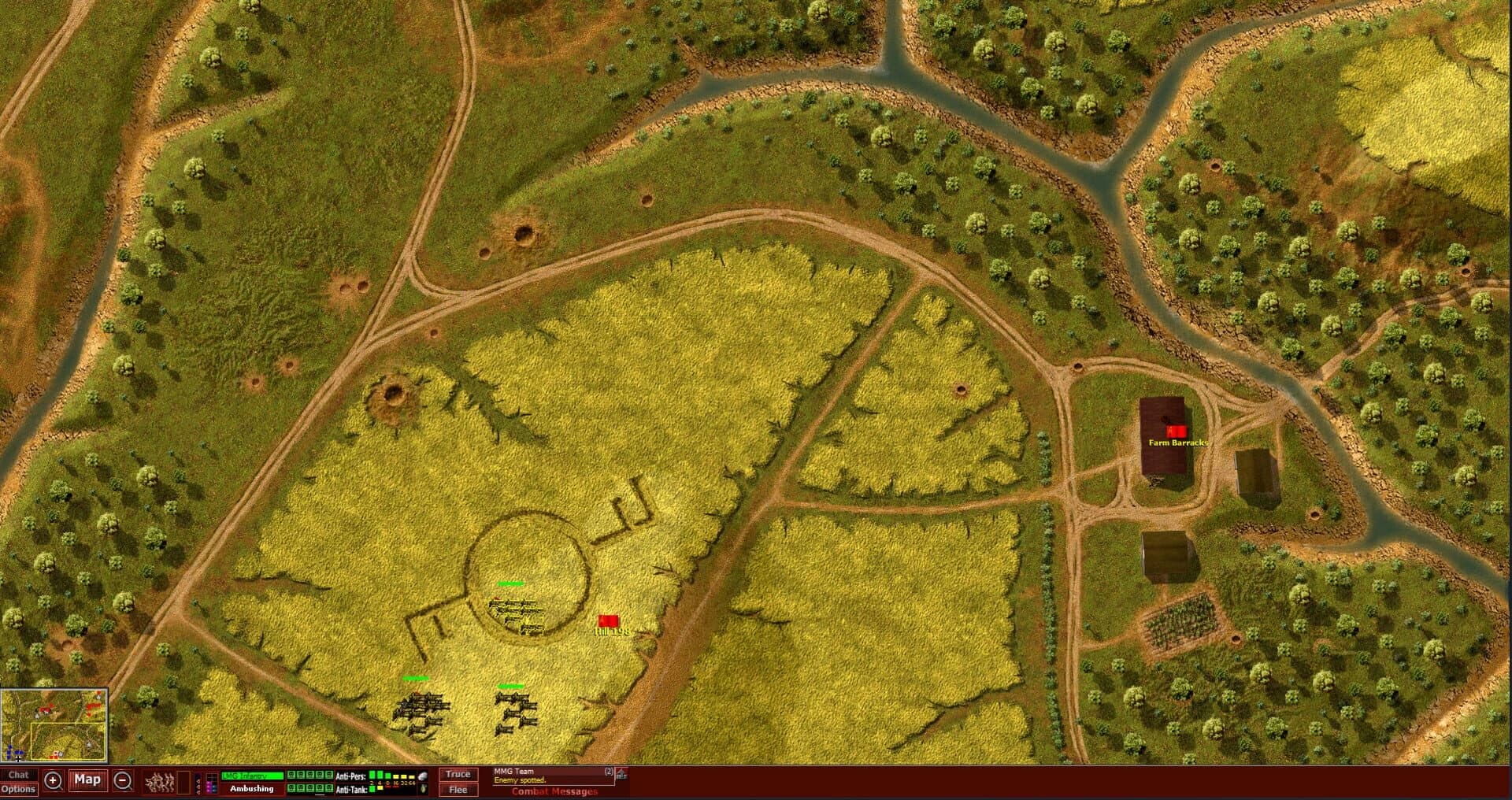
Task: Click the smoke grenade icon beside Anti-Pers ammo
Action: [421, 776]
